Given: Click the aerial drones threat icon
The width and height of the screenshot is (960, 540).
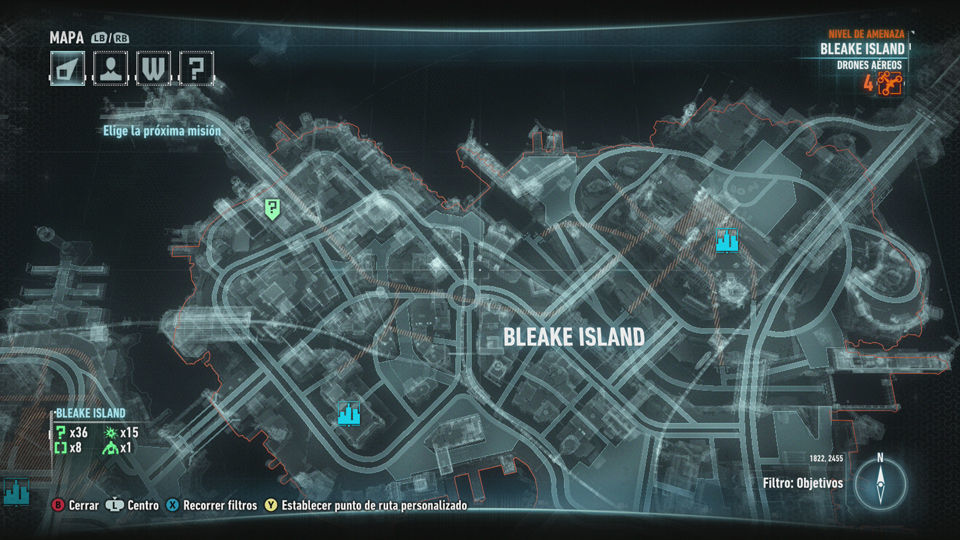Looking at the screenshot, I should (x=890, y=83).
